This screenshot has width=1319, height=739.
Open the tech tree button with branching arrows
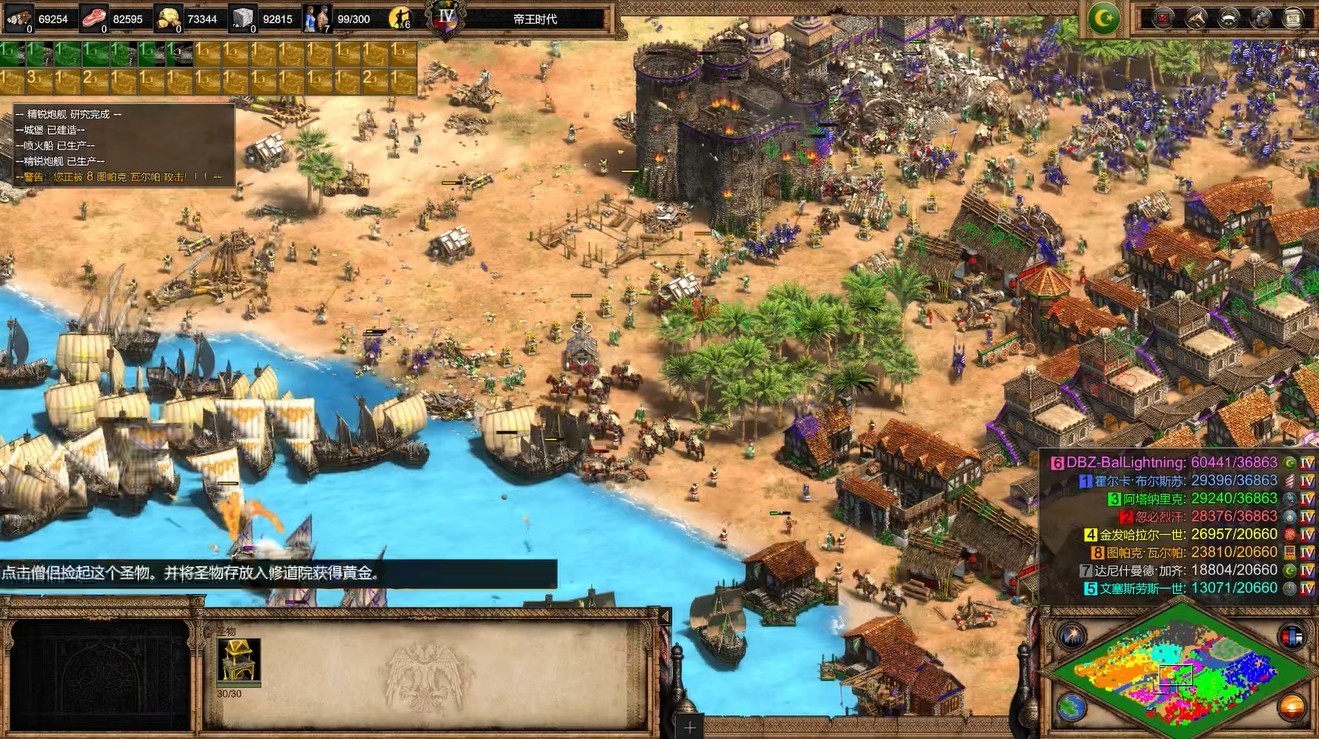(x=1196, y=17)
